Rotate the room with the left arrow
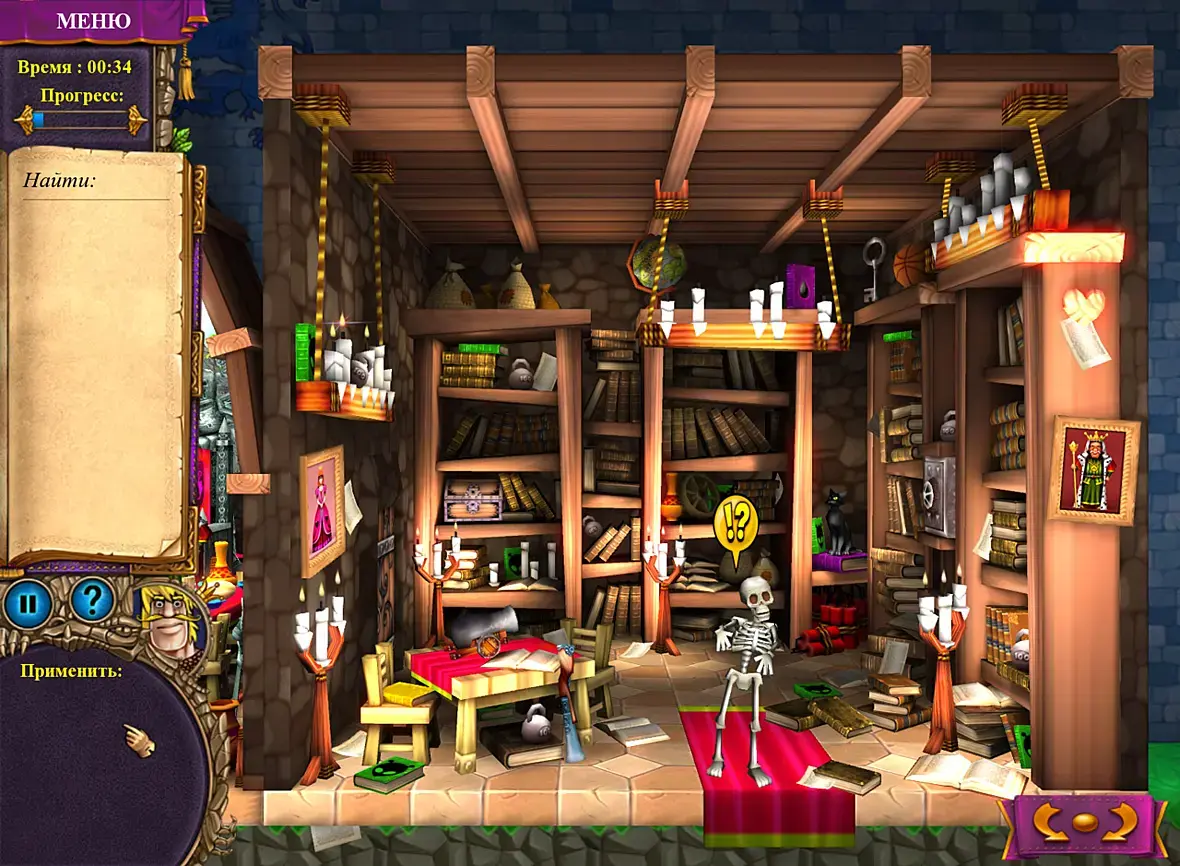The width and height of the screenshot is (1180, 866). coord(1047,822)
